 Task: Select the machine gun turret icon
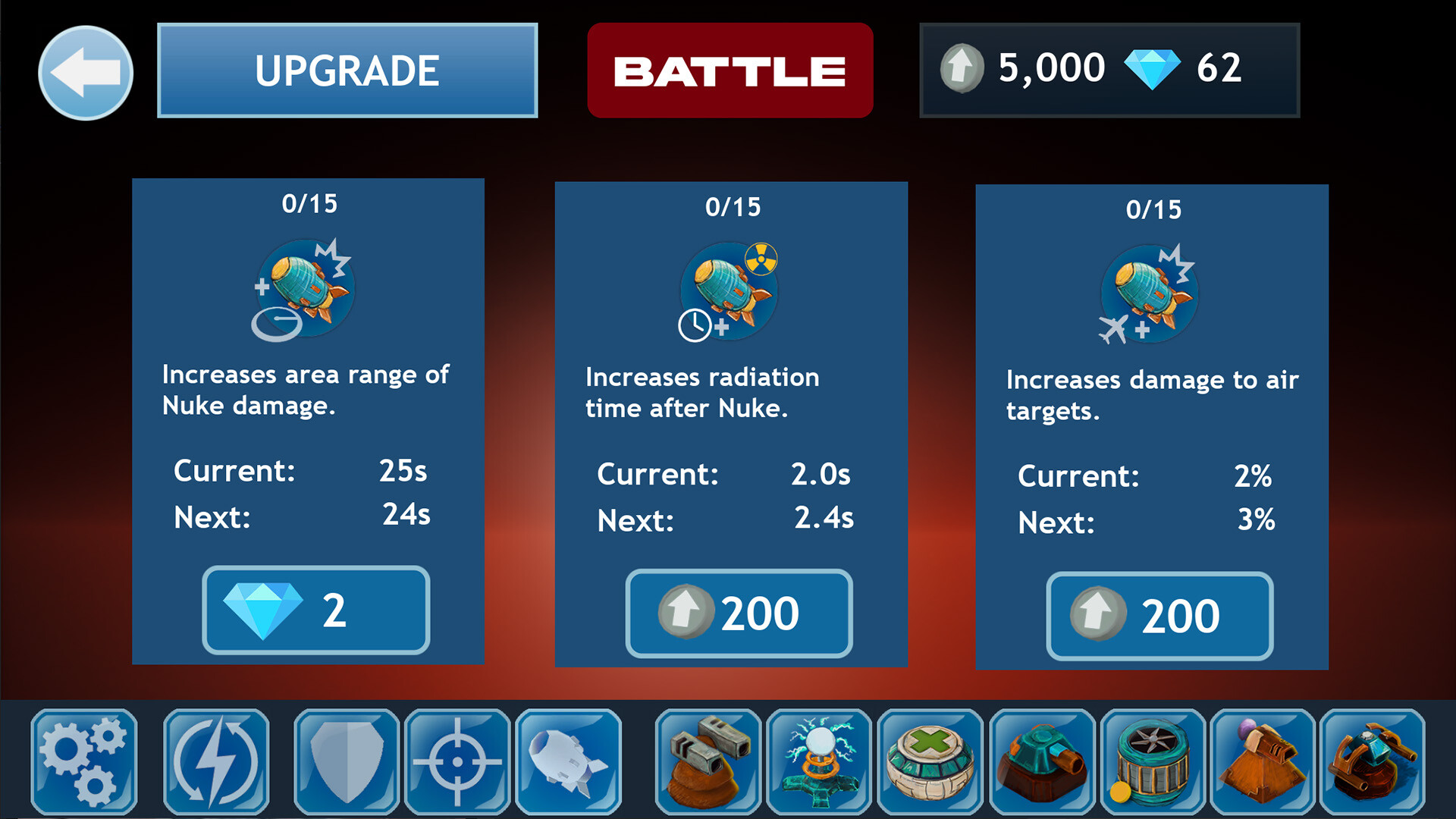707,762
